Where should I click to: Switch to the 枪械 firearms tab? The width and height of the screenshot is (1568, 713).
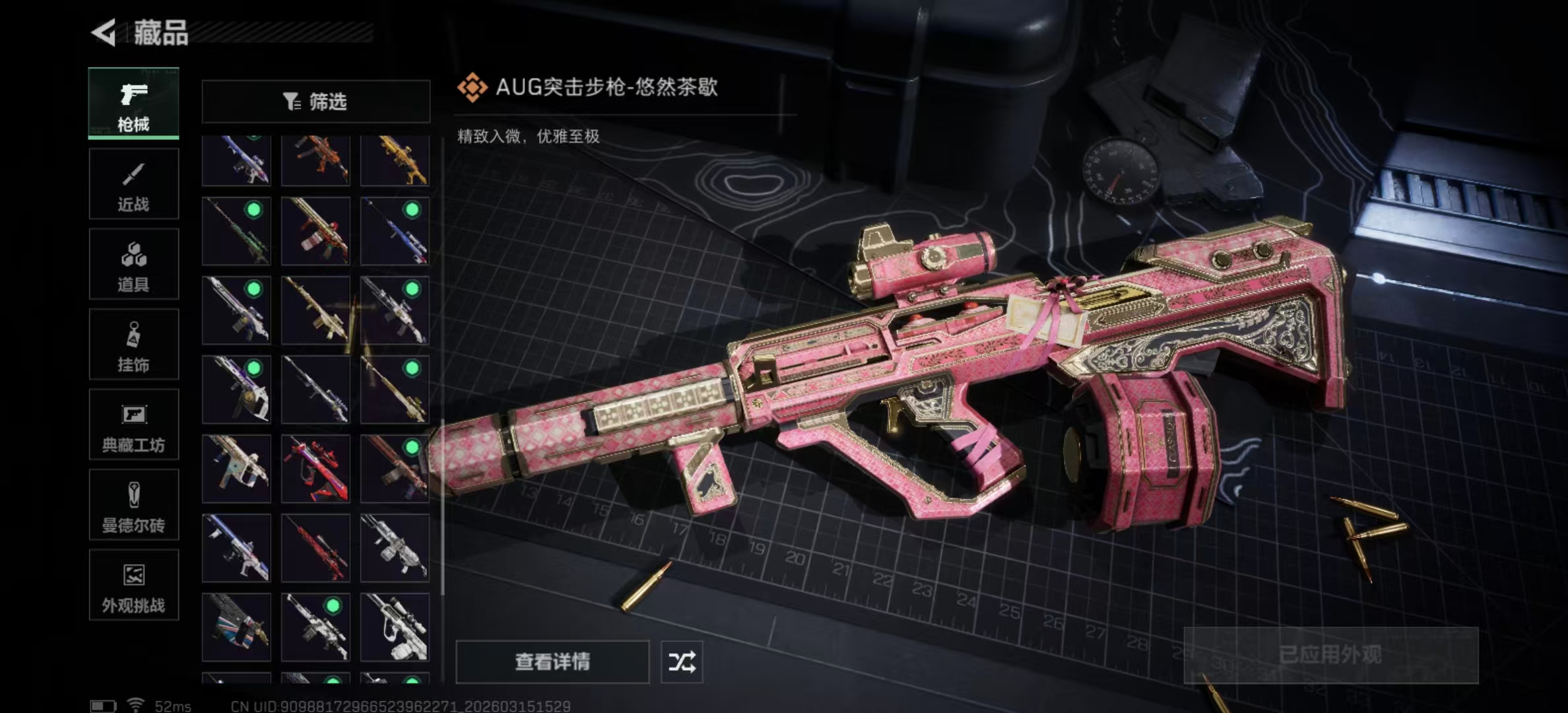(134, 104)
